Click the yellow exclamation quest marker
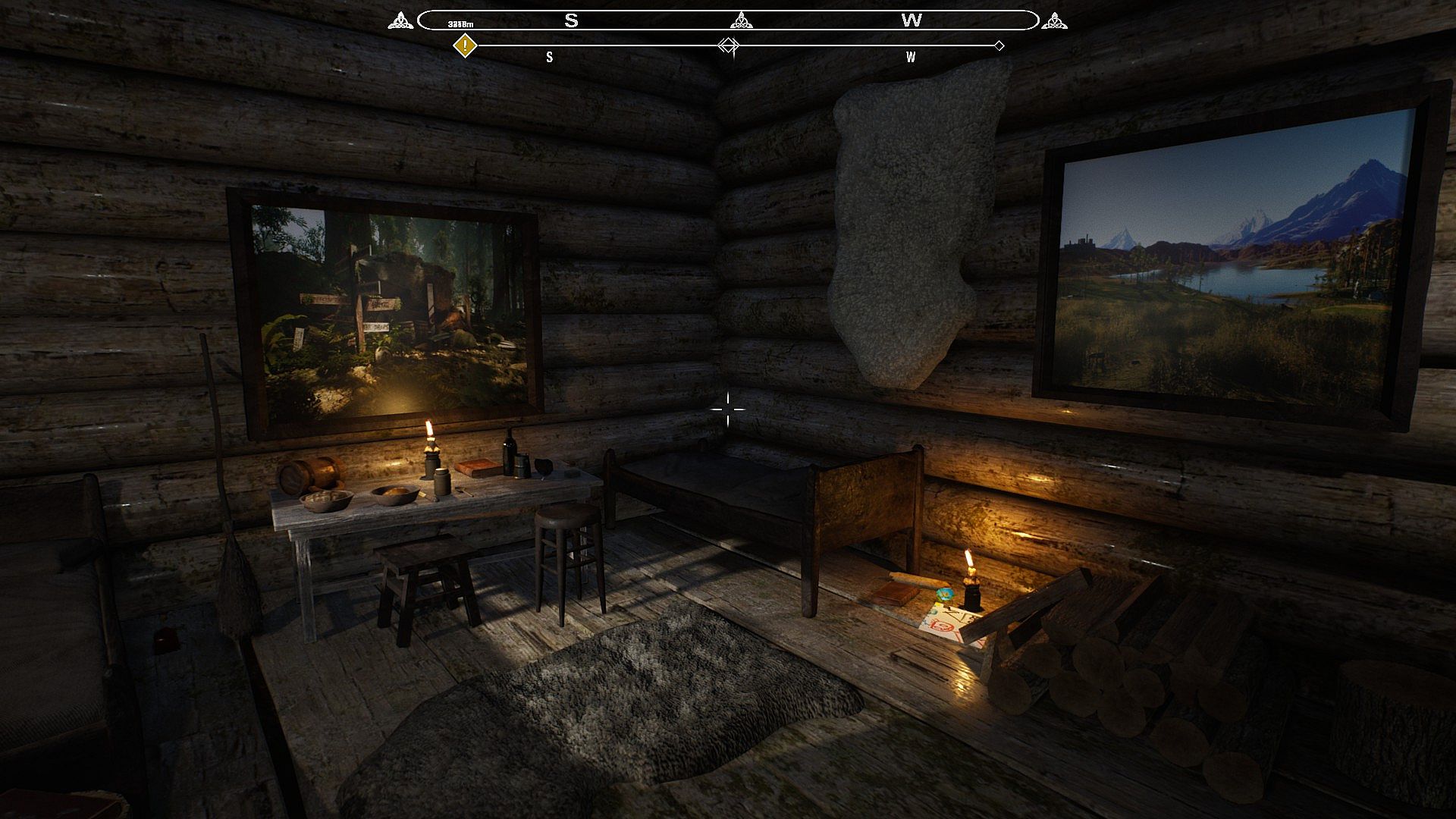The width and height of the screenshot is (1456, 819). pos(465,45)
